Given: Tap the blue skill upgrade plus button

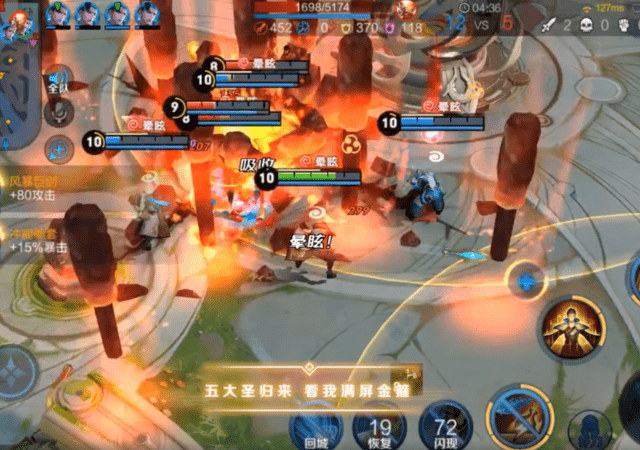Looking at the screenshot, I should point(525,280).
